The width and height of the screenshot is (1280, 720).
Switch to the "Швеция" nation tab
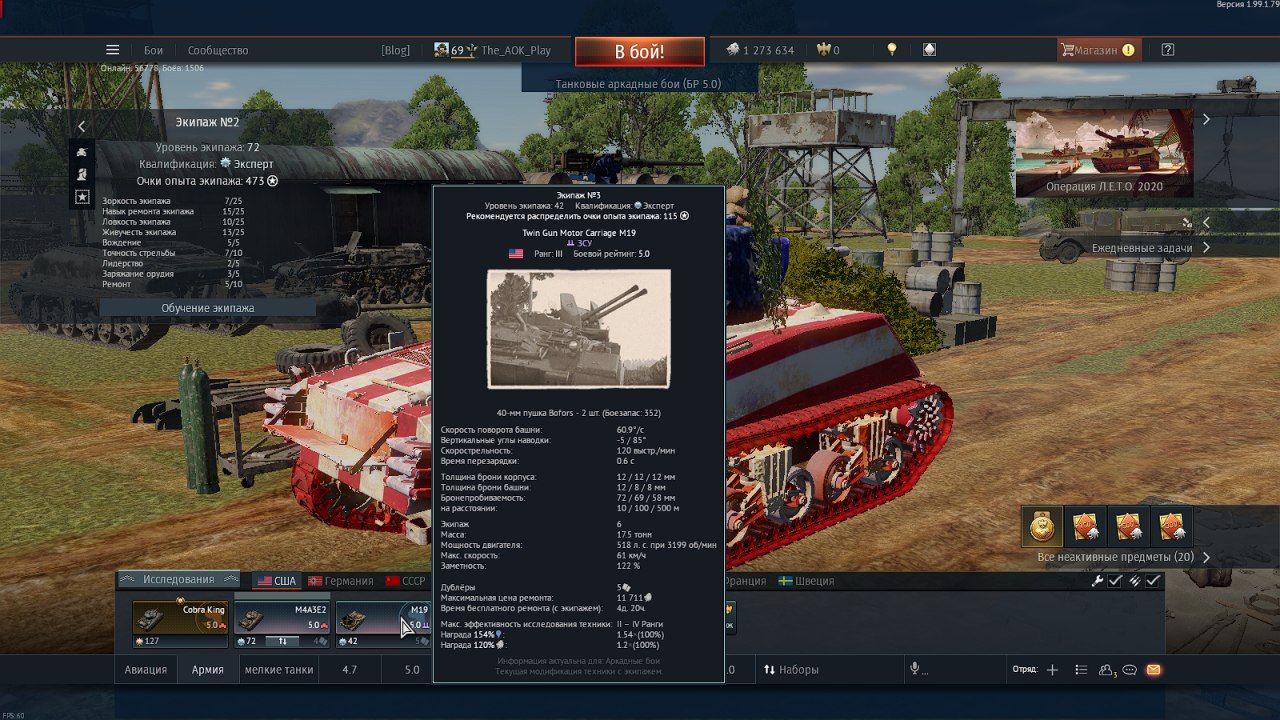[x=805, y=581]
